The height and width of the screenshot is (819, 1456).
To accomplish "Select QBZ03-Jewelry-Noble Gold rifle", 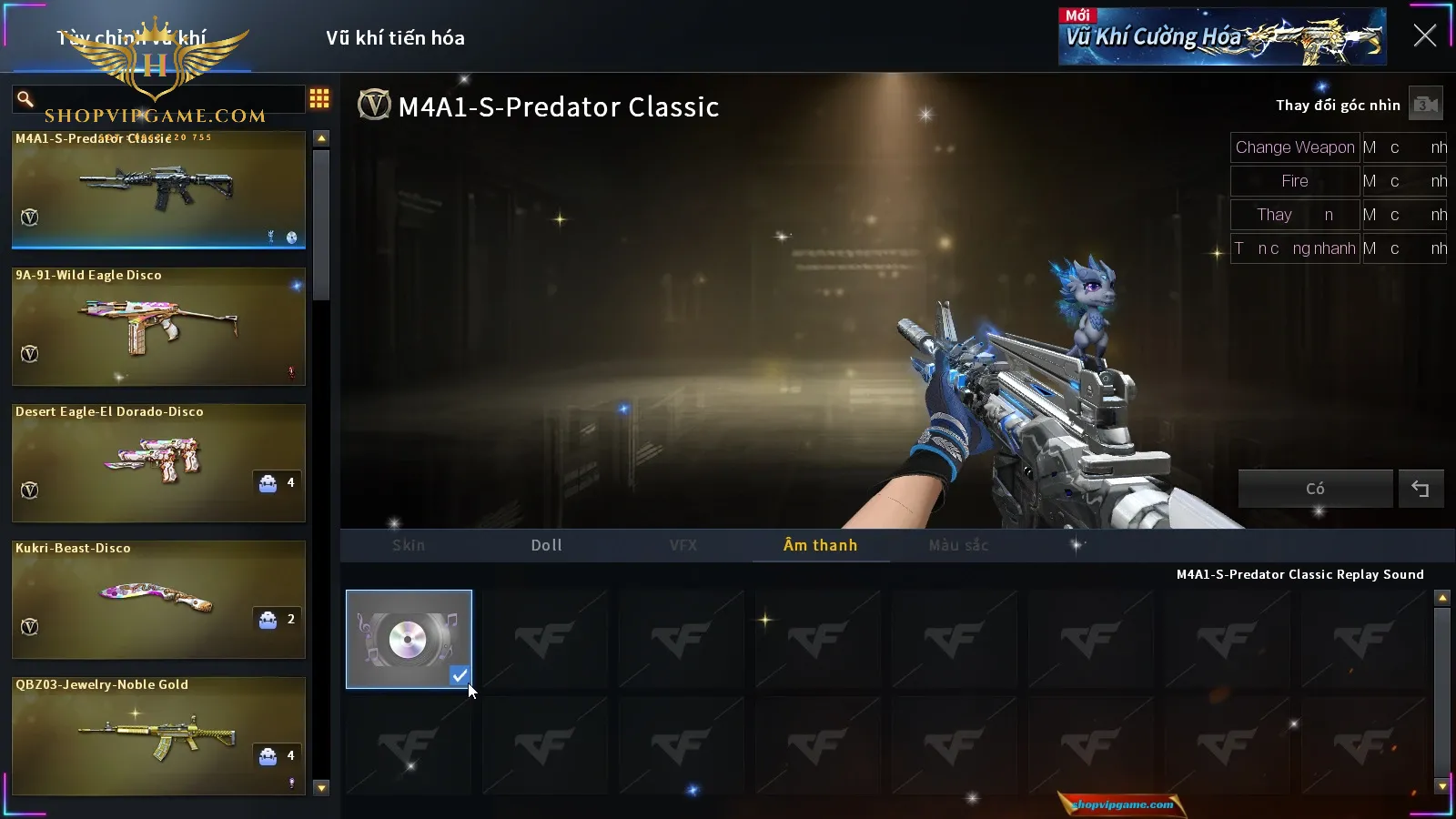I will coord(158,736).
